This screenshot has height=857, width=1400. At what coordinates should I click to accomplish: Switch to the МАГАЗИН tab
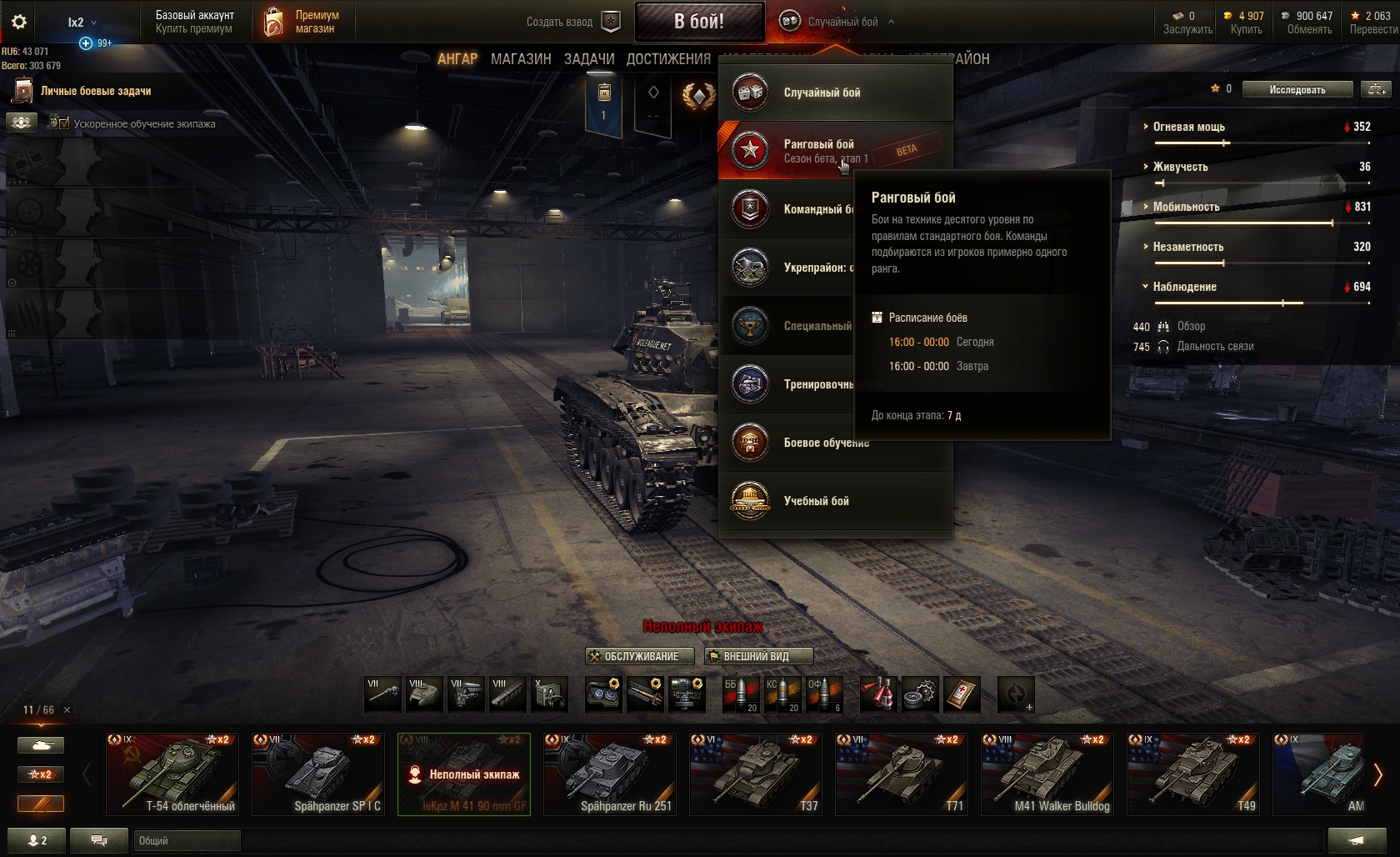(521, 59)
